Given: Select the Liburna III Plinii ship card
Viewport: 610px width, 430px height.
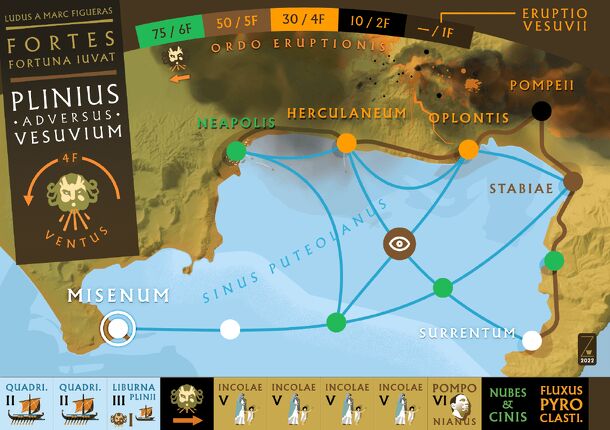Looking at the screenshot, I should tap(134, 404).
